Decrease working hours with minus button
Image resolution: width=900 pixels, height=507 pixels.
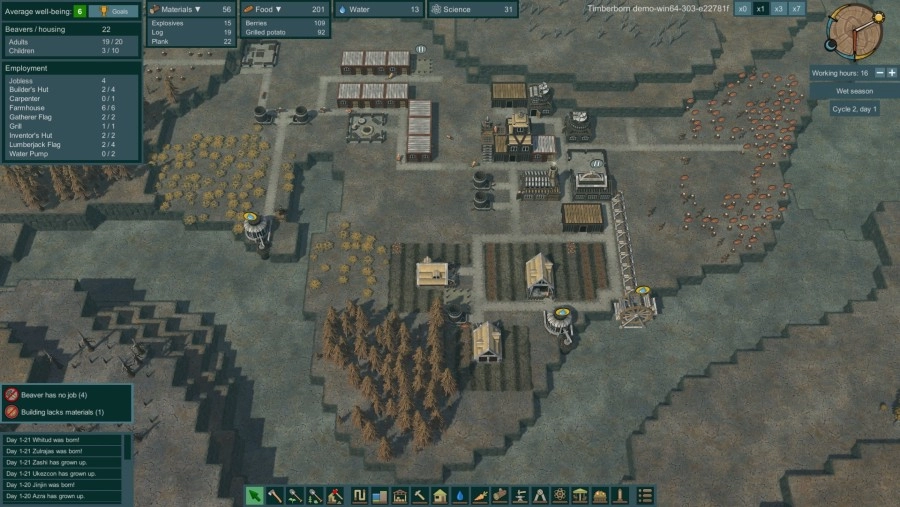(x=879, y=73)
